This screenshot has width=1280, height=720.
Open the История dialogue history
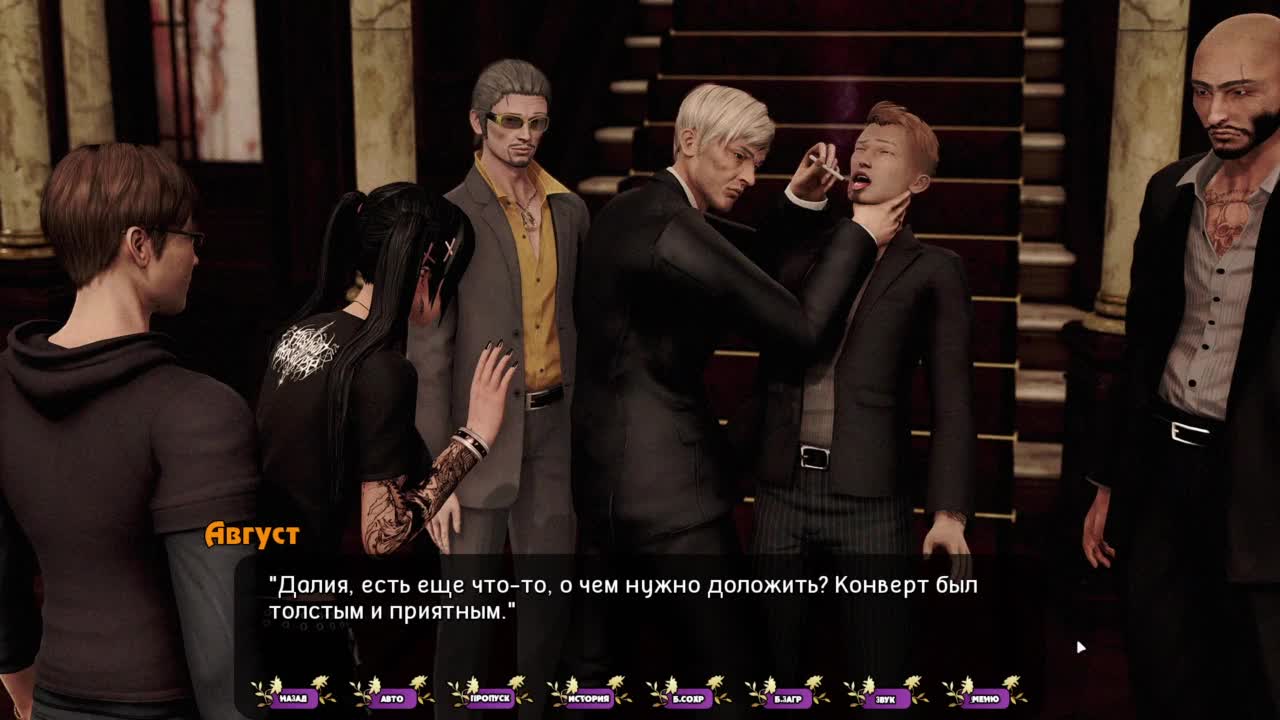(589, 698)
